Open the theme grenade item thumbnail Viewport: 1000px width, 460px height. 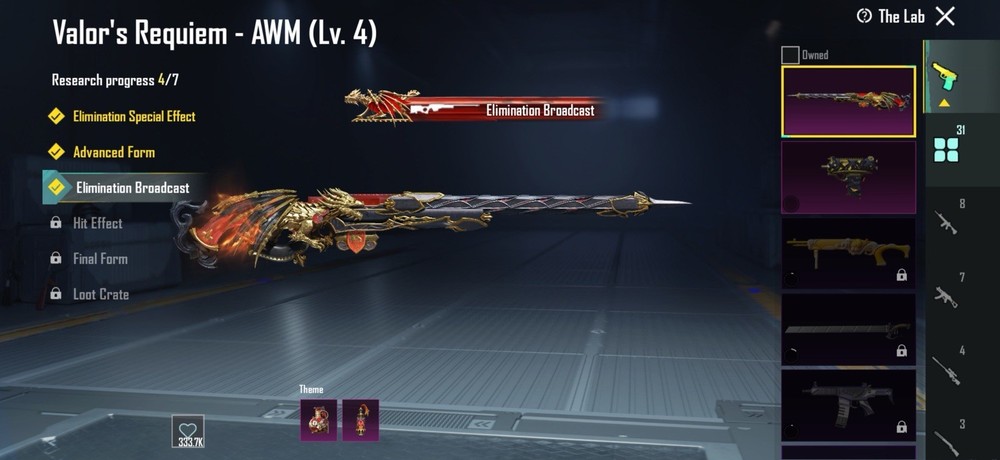319,420
